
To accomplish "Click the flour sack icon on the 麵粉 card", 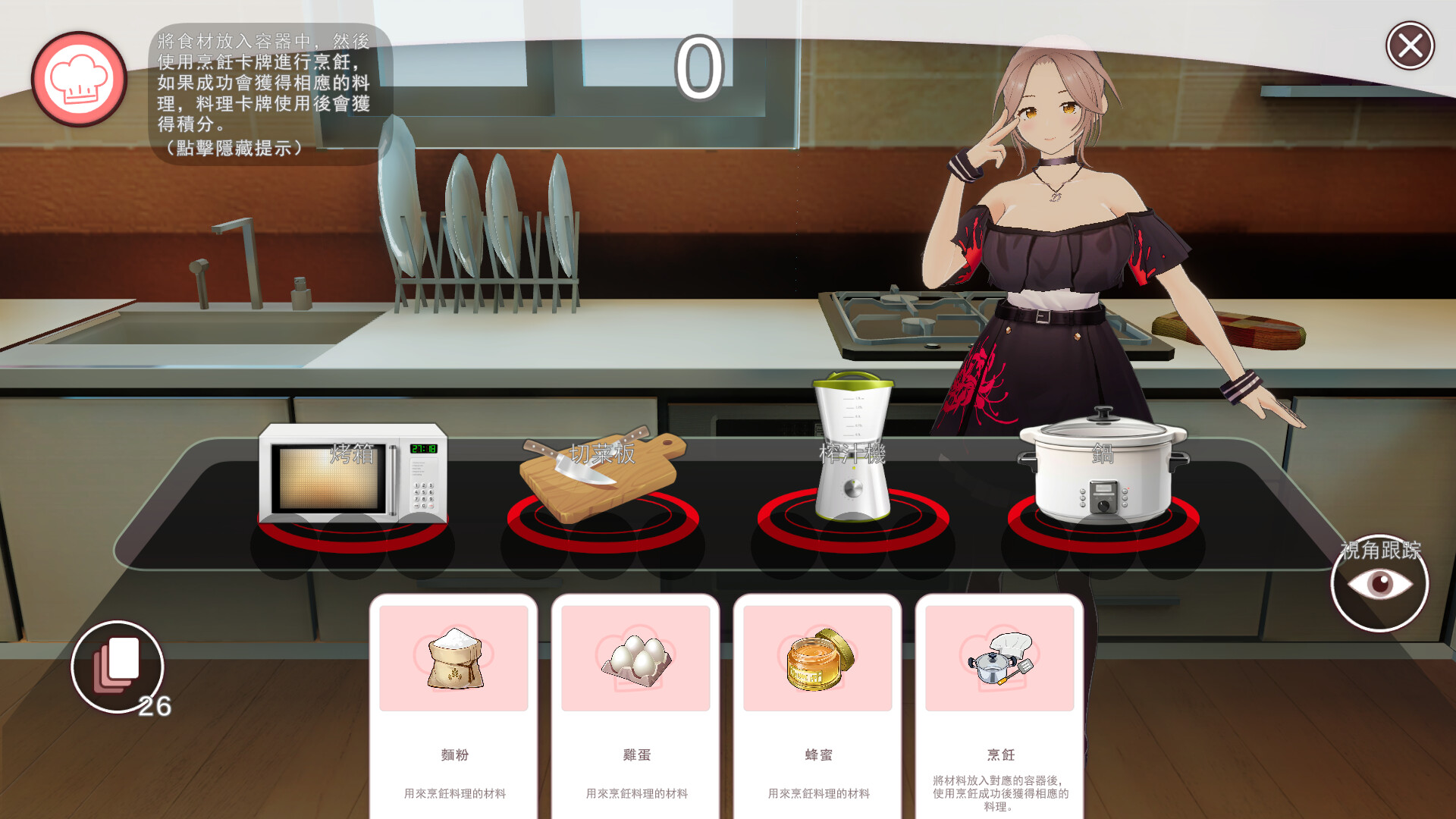I will pos(453,658).
